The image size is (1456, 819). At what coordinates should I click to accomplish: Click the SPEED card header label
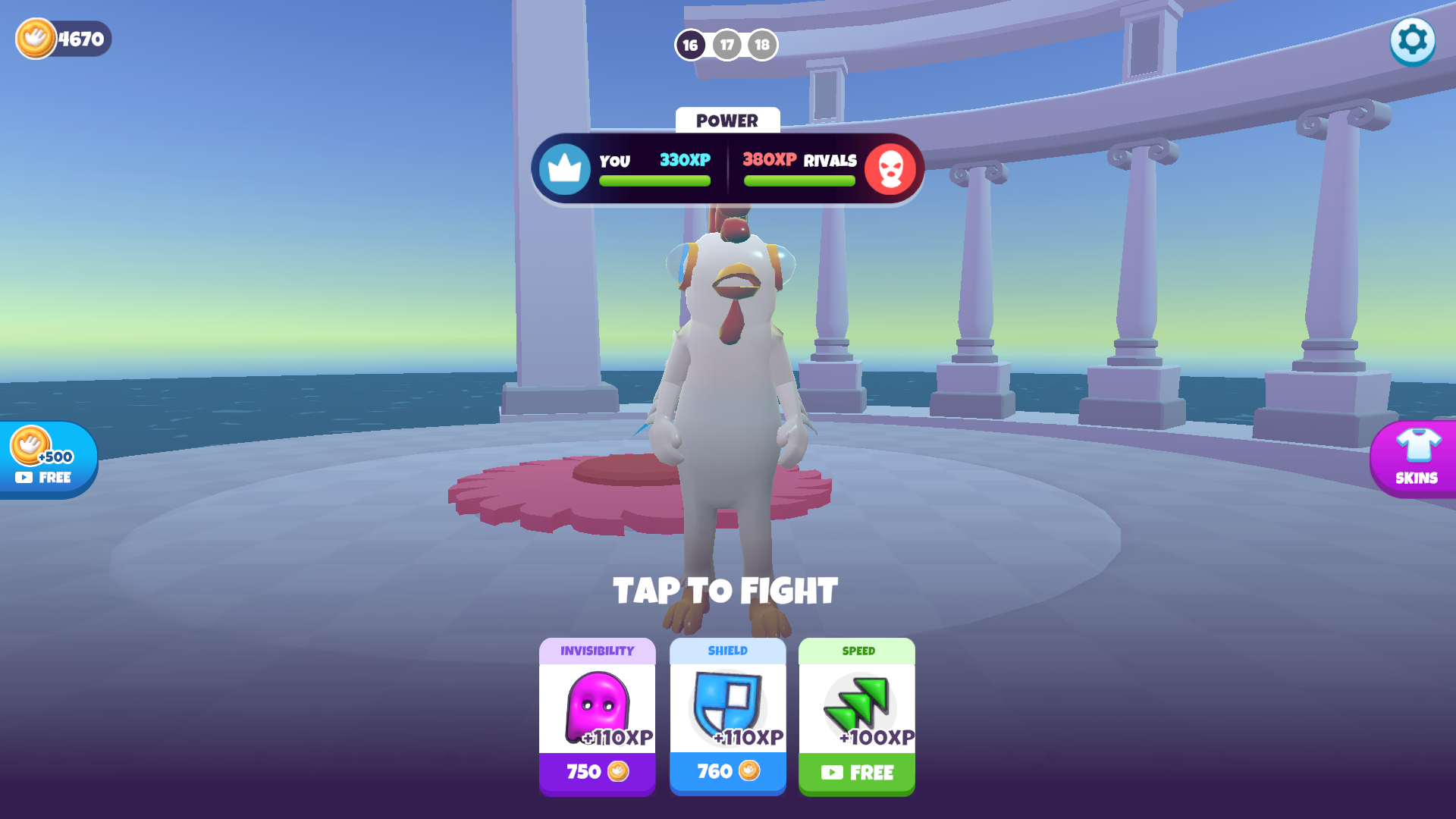point(856,651)
